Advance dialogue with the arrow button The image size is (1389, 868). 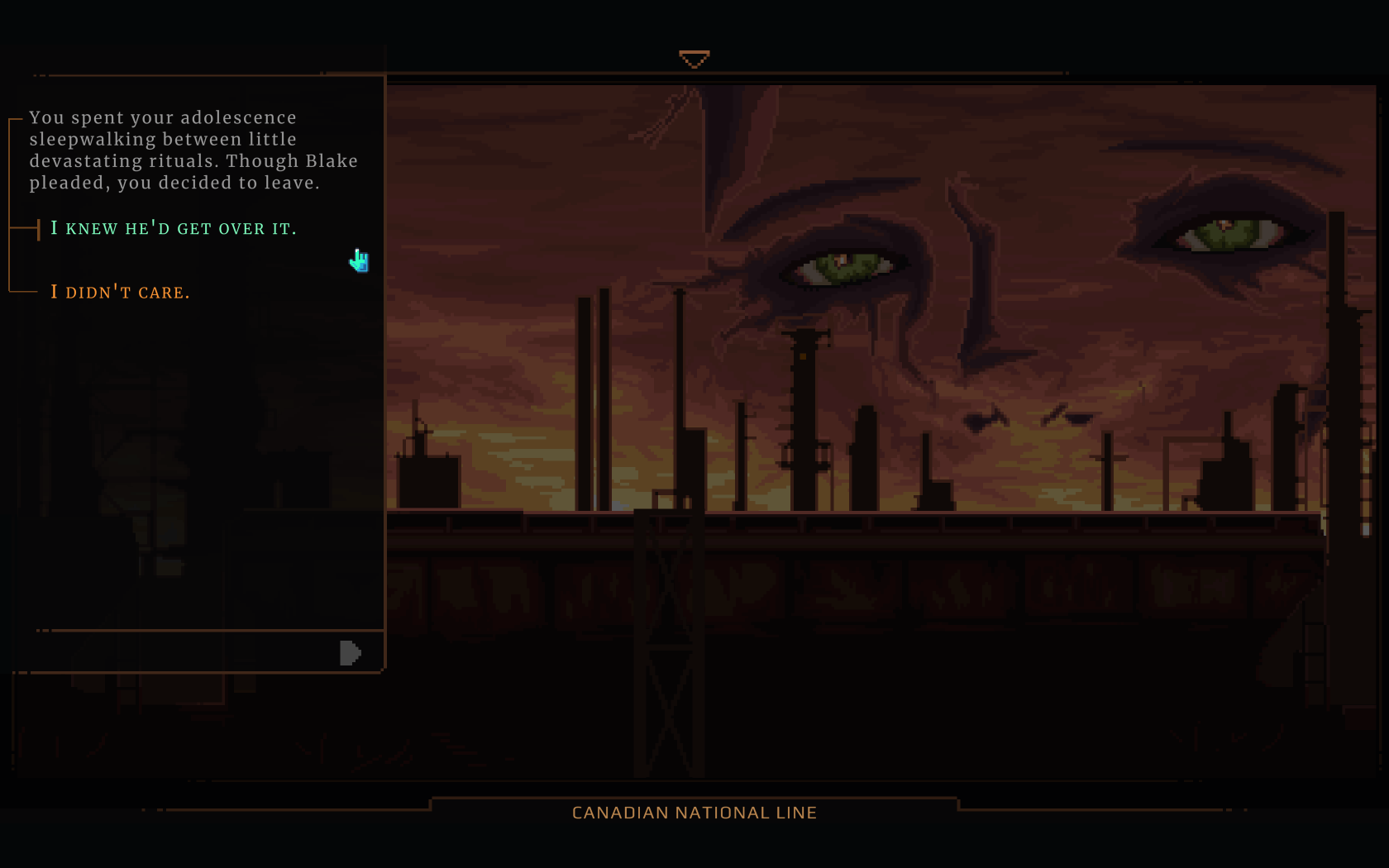(x=350, y=653)
